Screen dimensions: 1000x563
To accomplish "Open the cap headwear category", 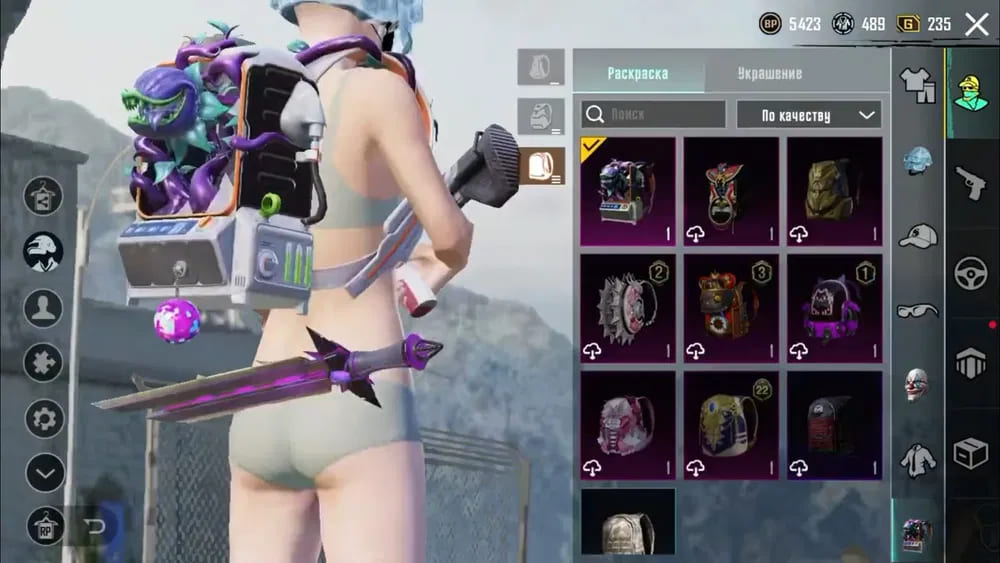I will [x=917, y=237].
